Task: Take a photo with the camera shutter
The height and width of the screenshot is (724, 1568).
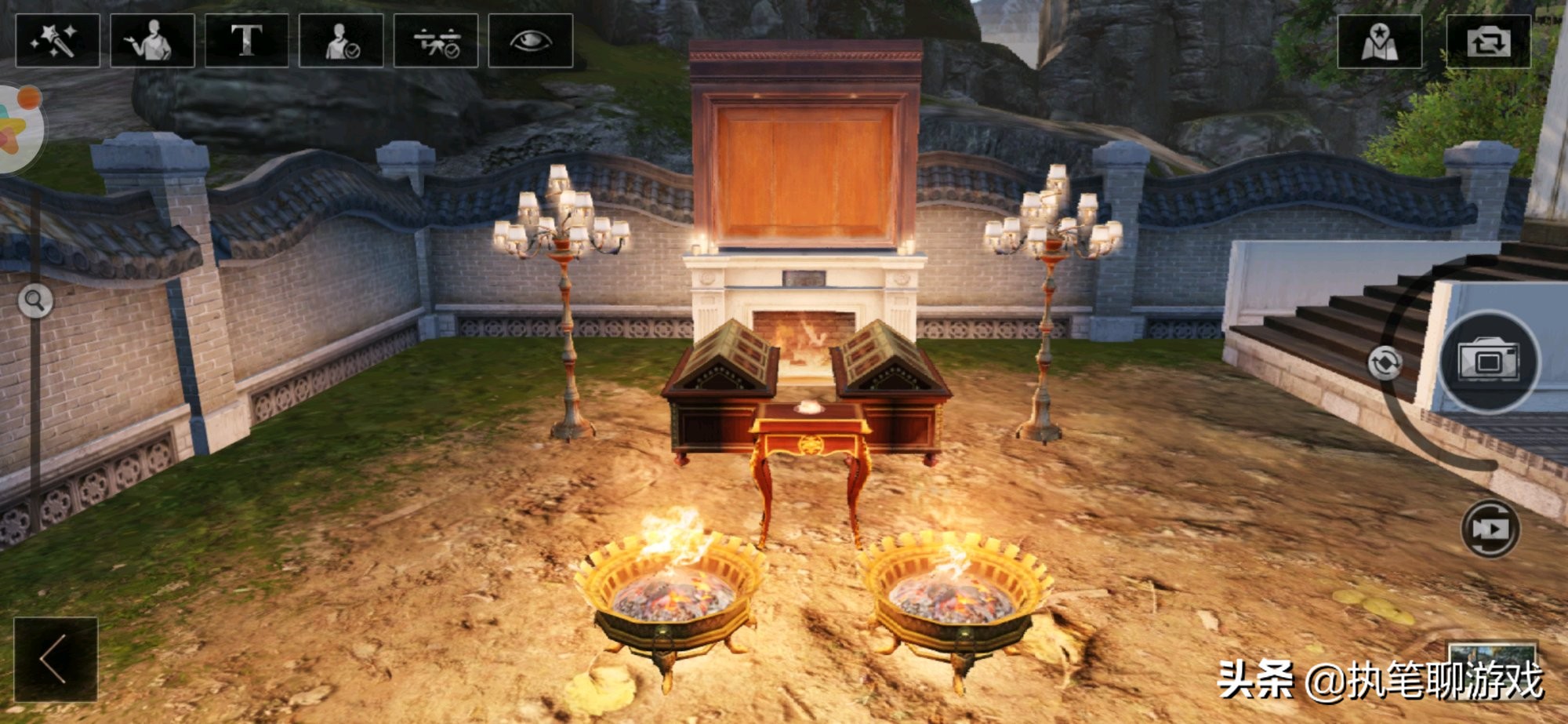Action: tap(1489, 362)
